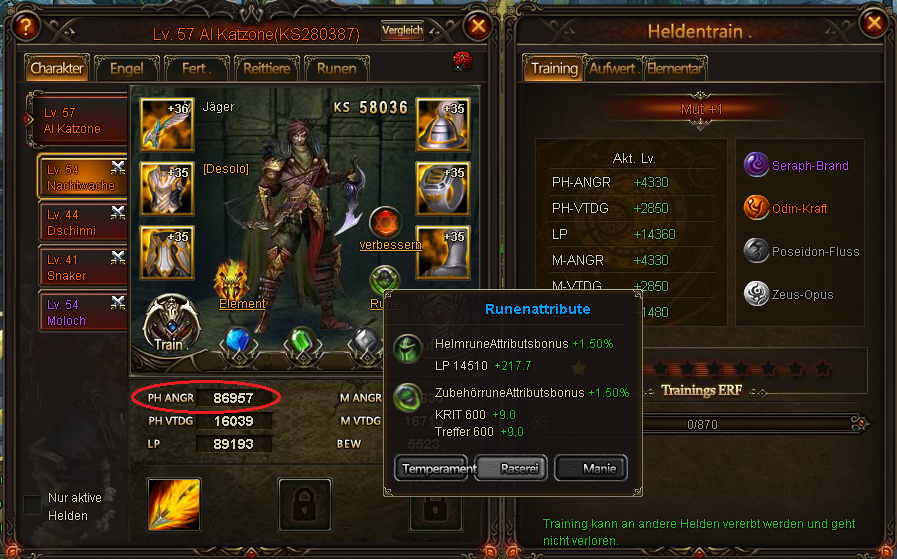
Task: Toggle the Nur aktive Helden checkbox
Action: click(32, 504)
